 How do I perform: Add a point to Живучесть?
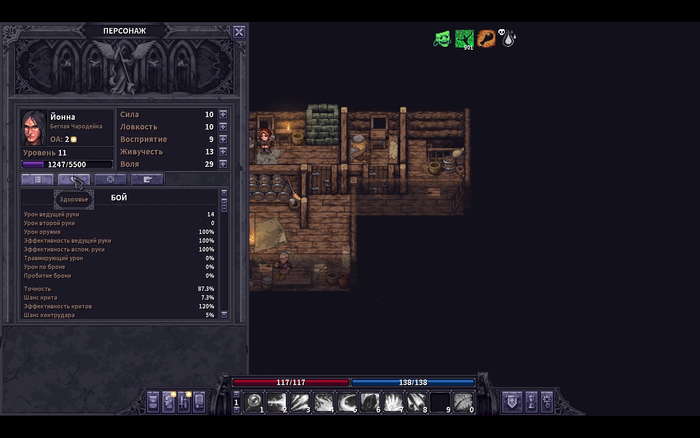223,152
